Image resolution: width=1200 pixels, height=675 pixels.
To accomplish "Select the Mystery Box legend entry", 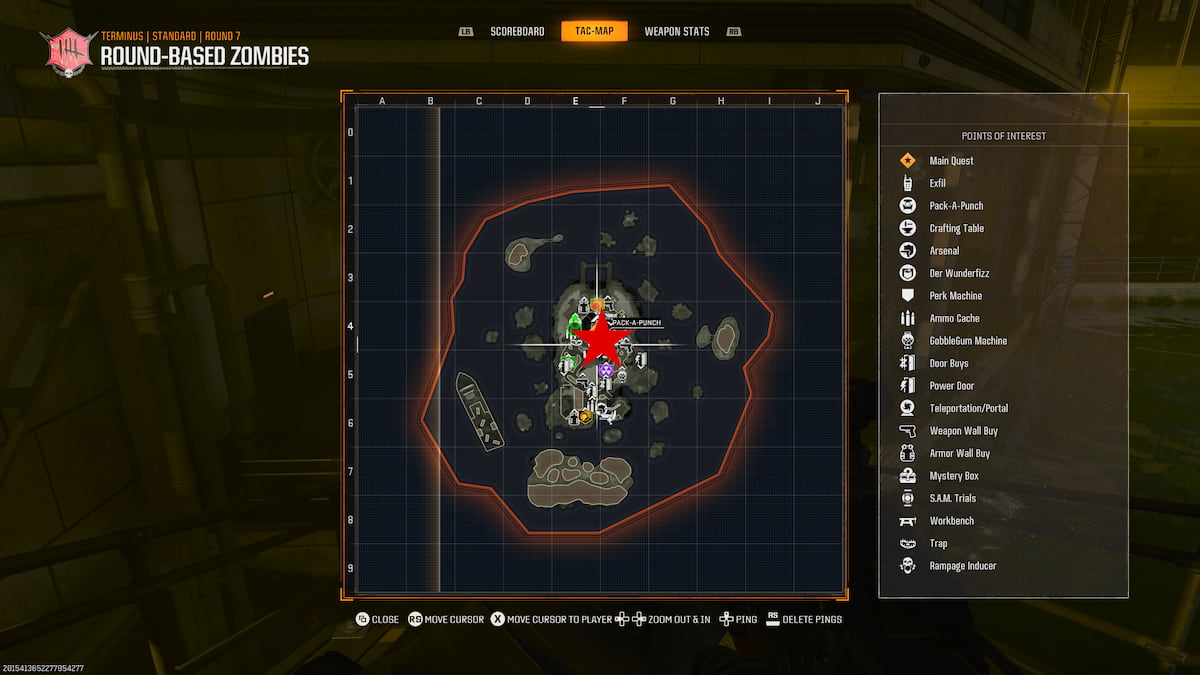I will click(x=953, y=476).
